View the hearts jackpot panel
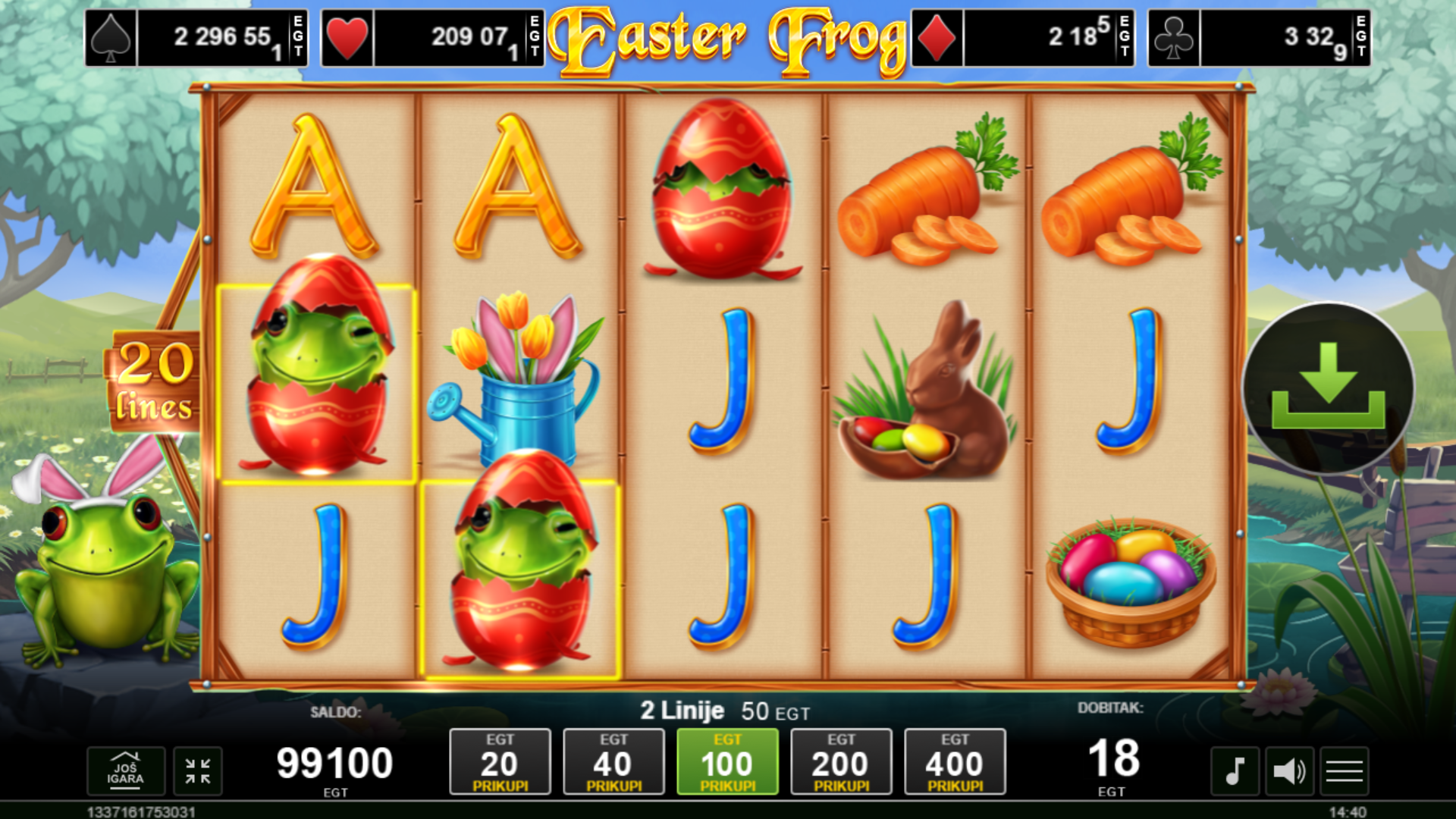The image size is (1456, 819). [x=432, y=38]
